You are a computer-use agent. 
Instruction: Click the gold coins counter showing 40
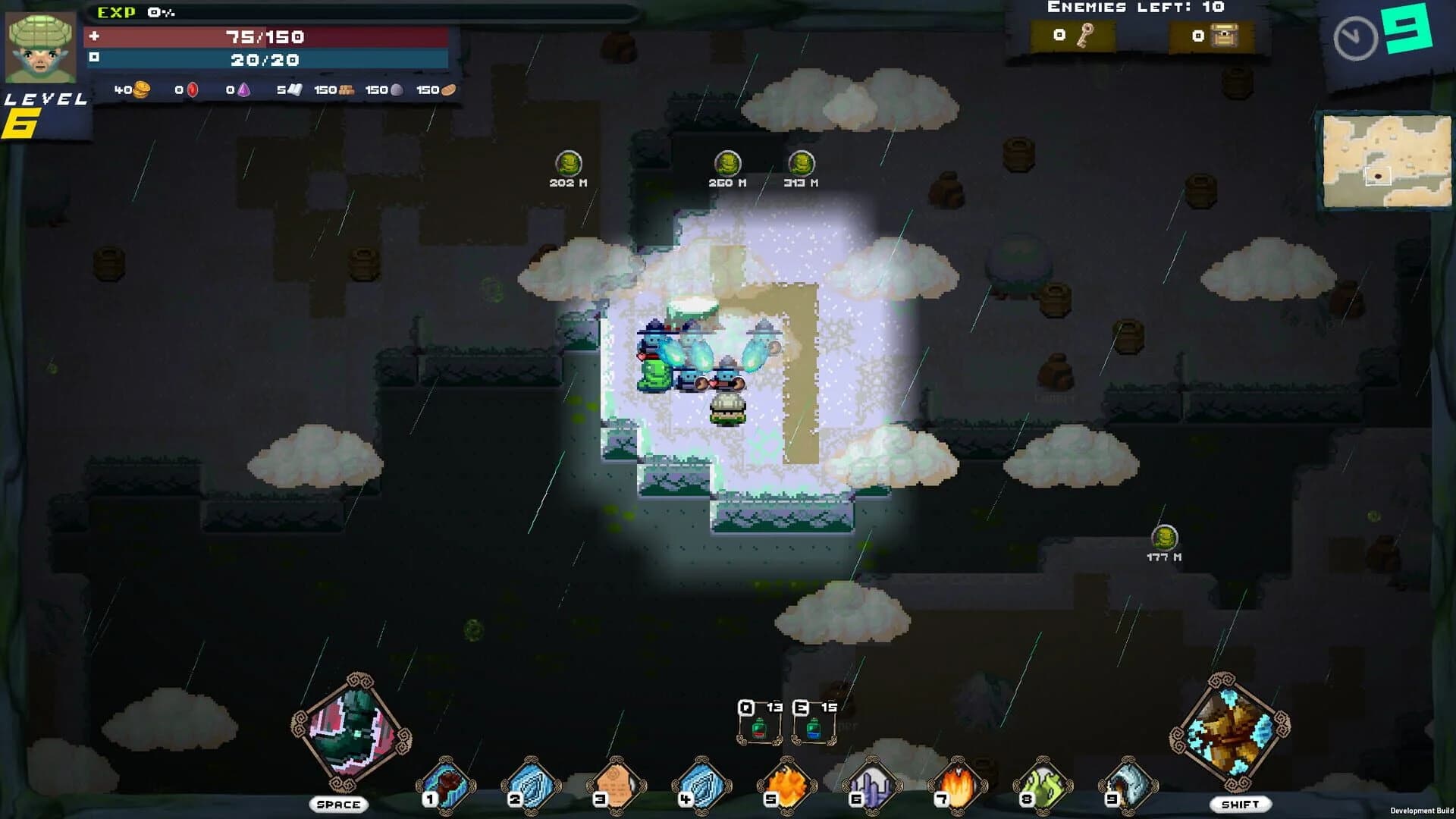(x=129, y=89)
